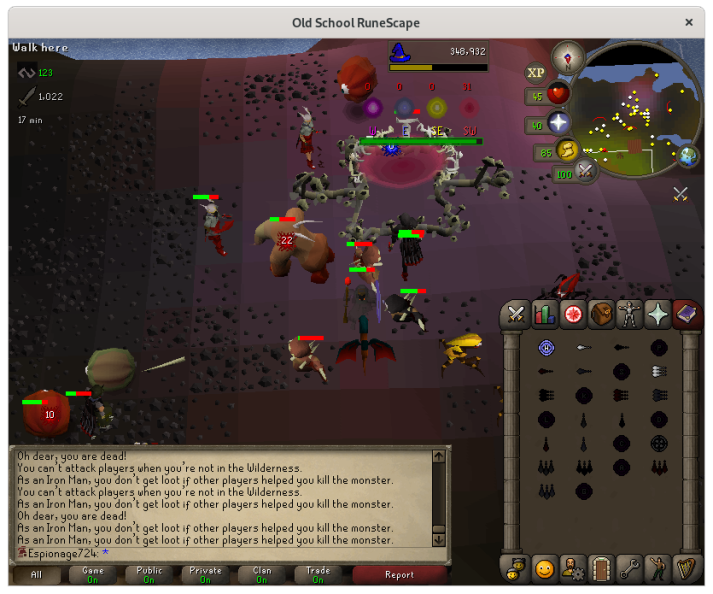Toggle the XP drops button
The image size is (713, 594).
click(536, 72)
